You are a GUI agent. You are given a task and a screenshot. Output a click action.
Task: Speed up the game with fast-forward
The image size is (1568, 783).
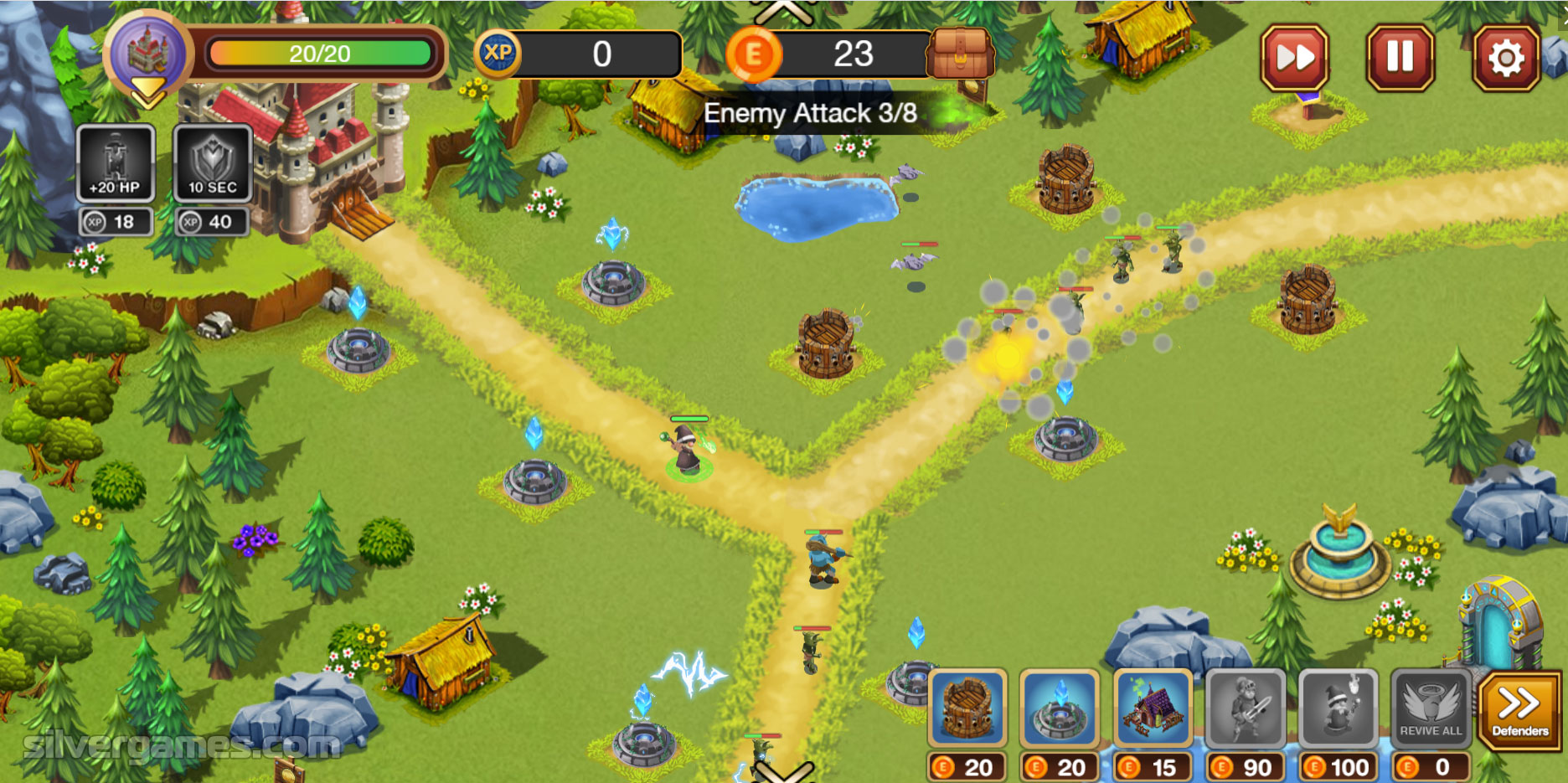1294,58
